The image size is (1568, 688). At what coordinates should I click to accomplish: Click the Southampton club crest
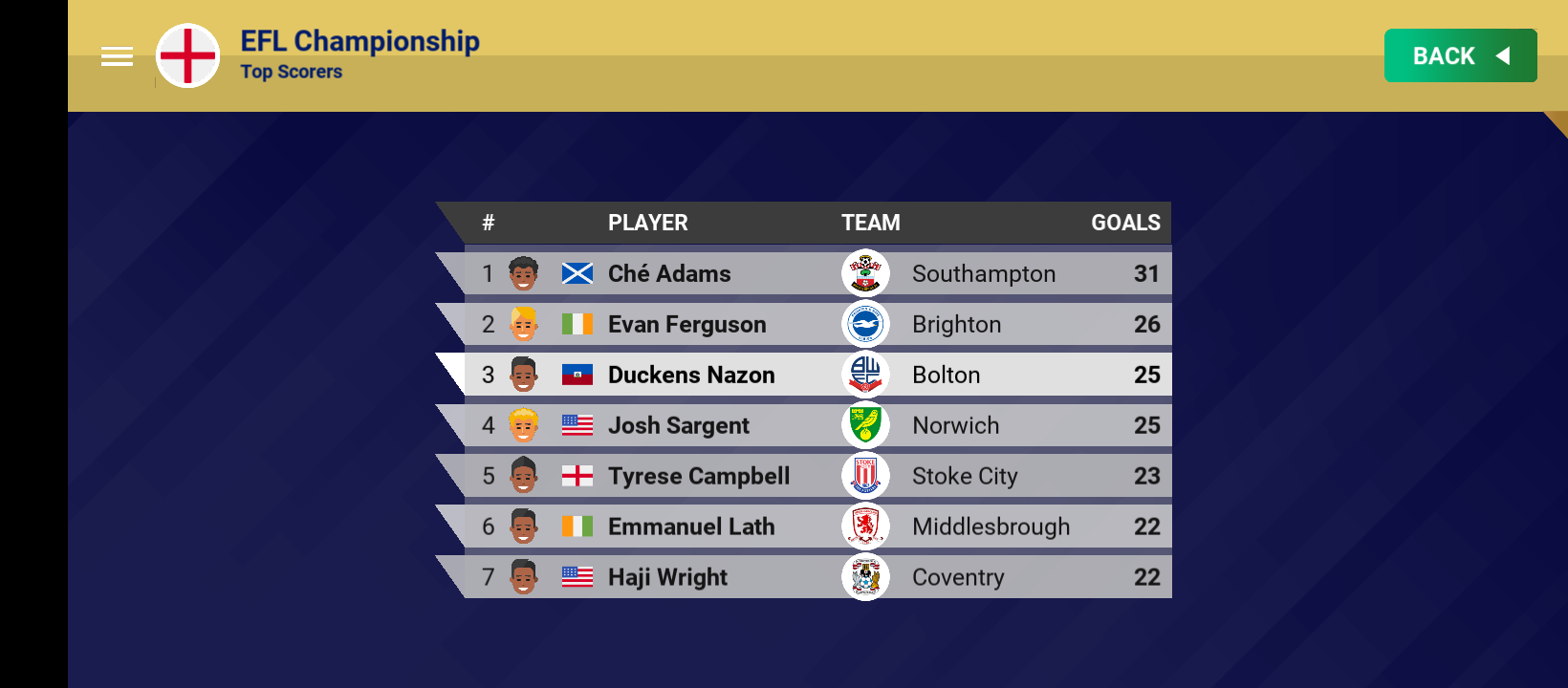pos(865,273)
